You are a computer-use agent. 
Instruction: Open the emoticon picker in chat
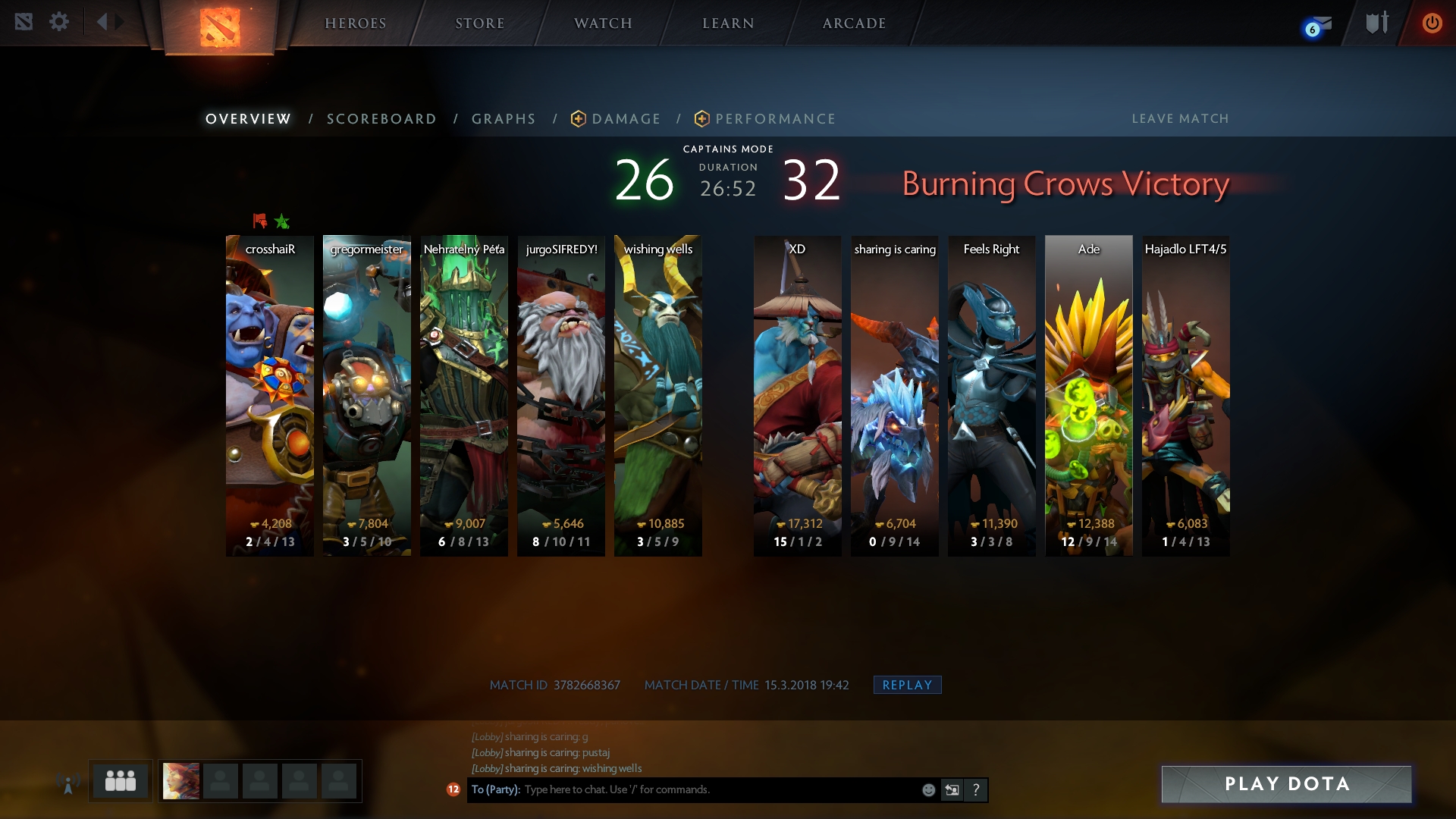tap(928, 790)
